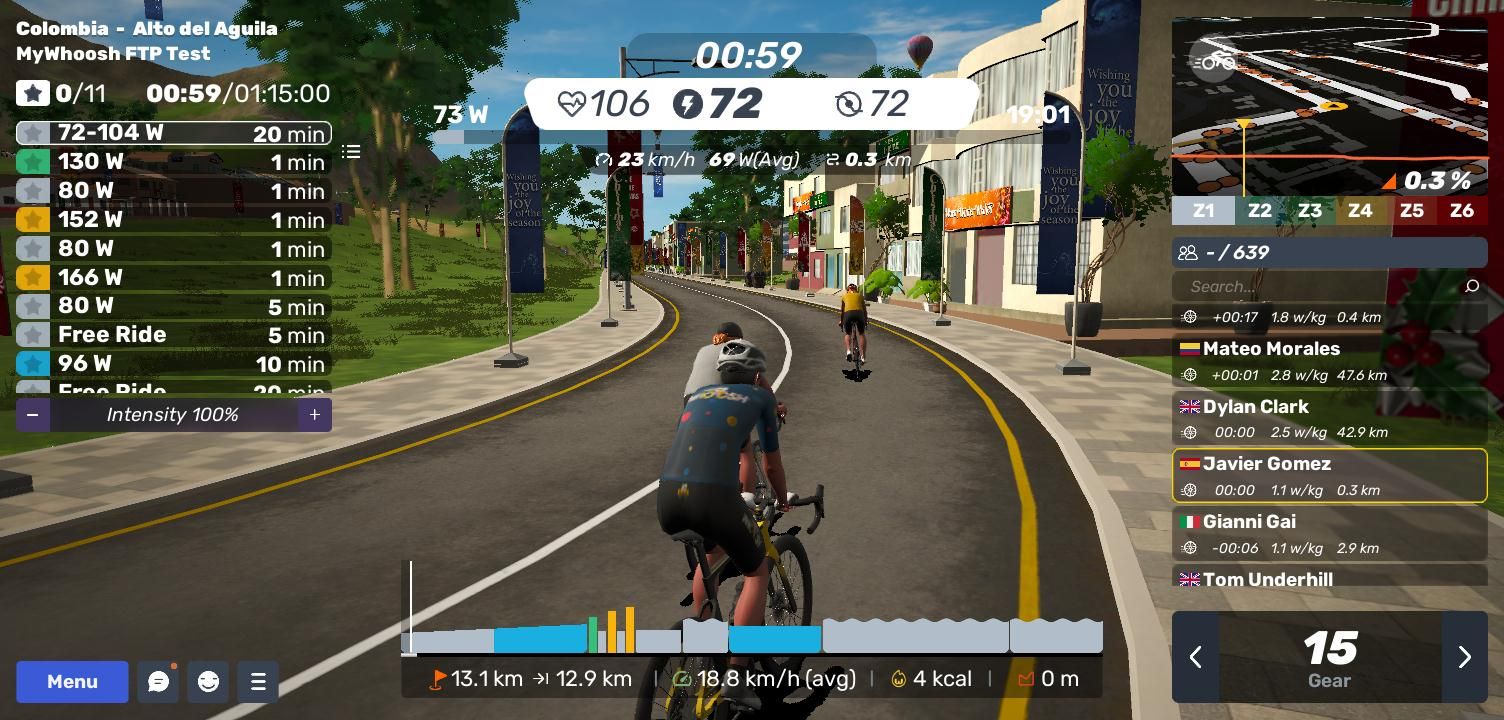Decrease workout intensity with minus button
1504x720 pixels.
pos(33,415)
